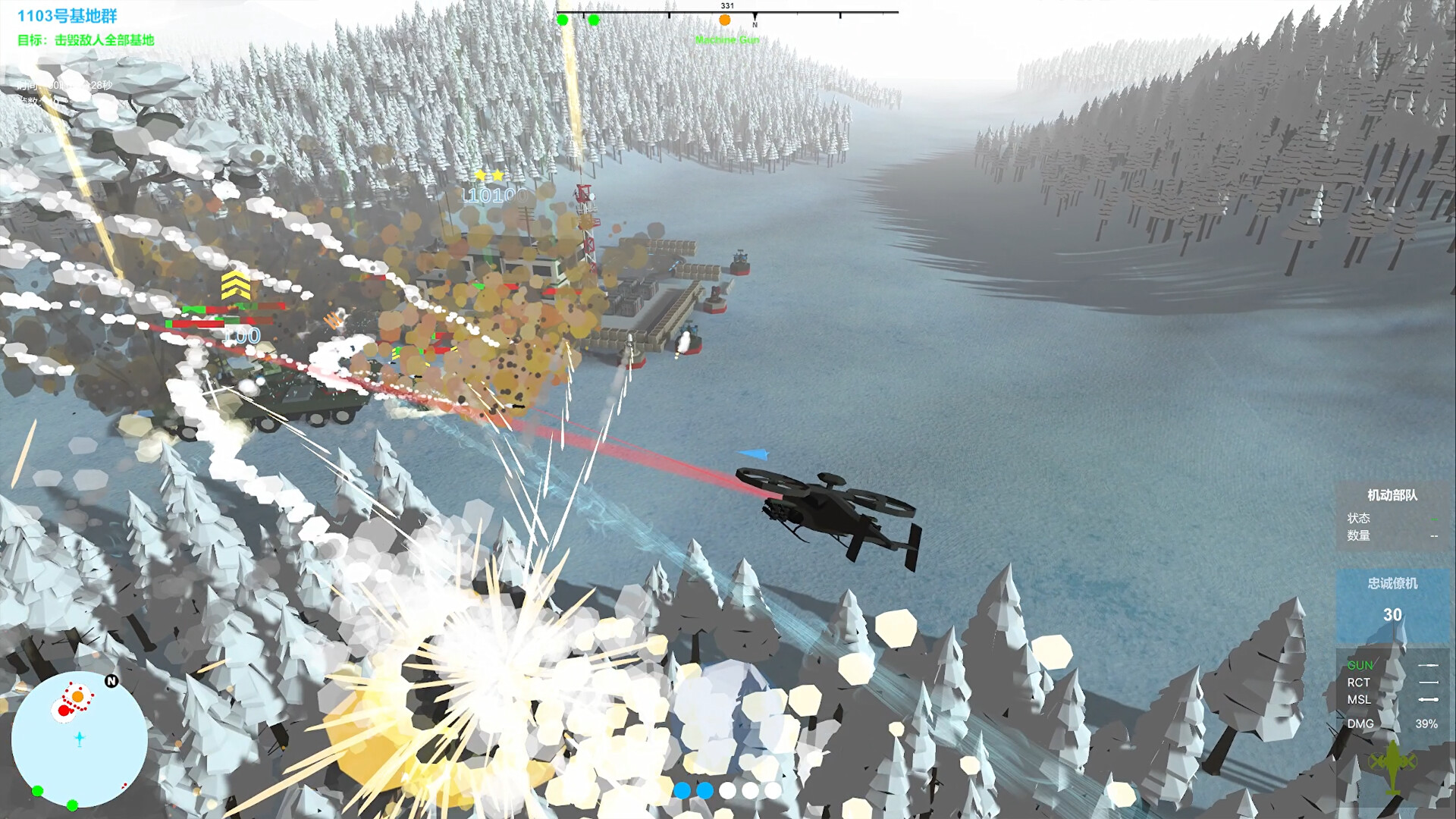
Task: Switch to the RCT rocket weapon
Action: coord(1360,682)
